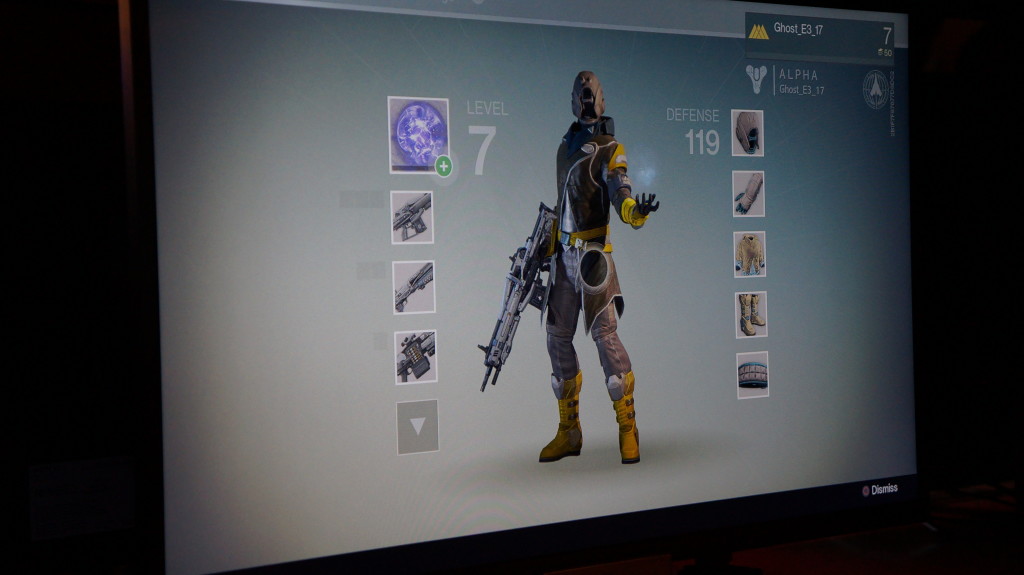Select the primary rifle weapon slot

pyautogui.click(x=412, y=217)
